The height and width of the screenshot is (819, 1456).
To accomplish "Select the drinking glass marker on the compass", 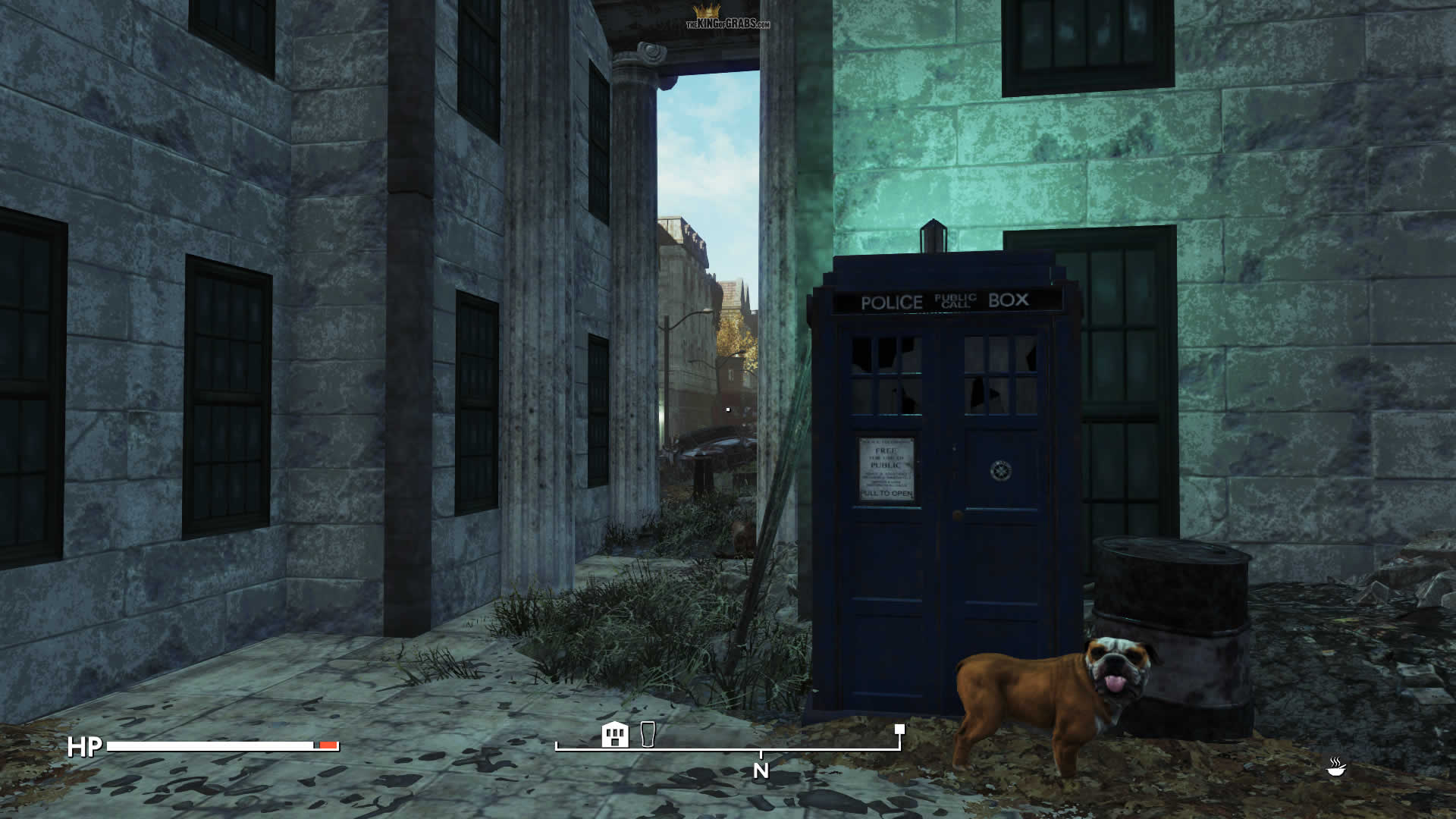I will (x=647, y=734).
